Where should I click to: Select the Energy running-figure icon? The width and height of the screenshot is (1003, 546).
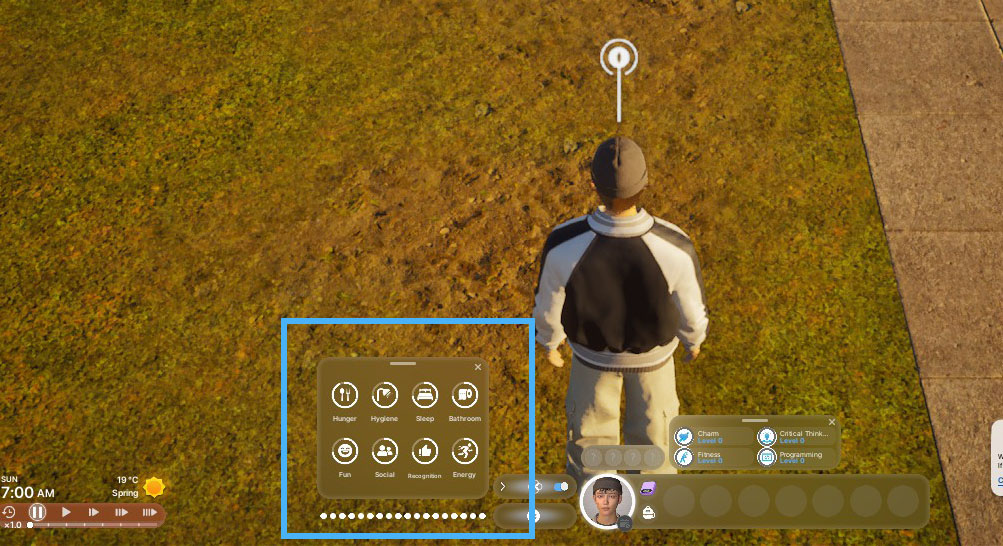(464, 451)
